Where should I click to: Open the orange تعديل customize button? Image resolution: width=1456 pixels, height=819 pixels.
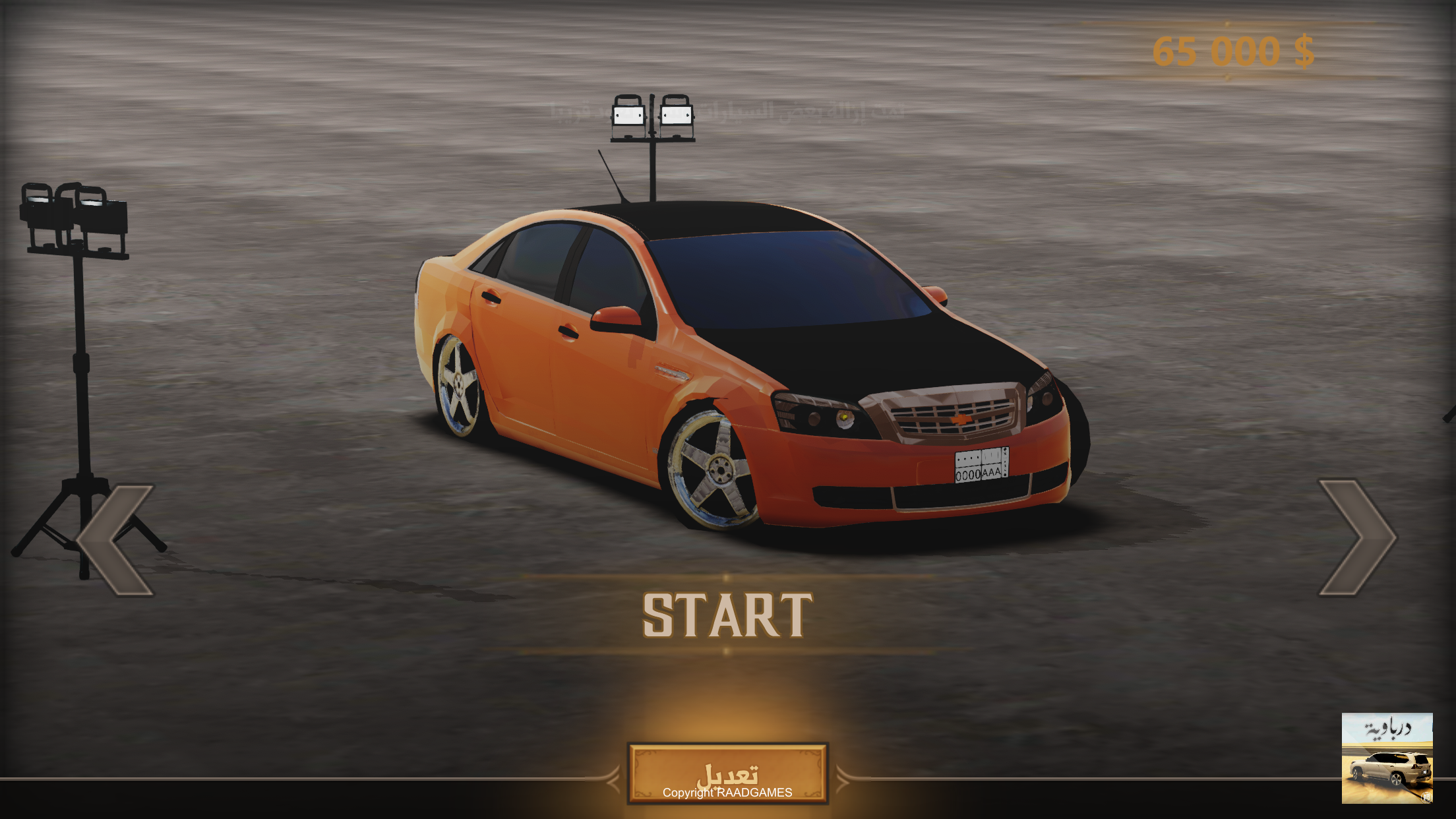point(727,774)
